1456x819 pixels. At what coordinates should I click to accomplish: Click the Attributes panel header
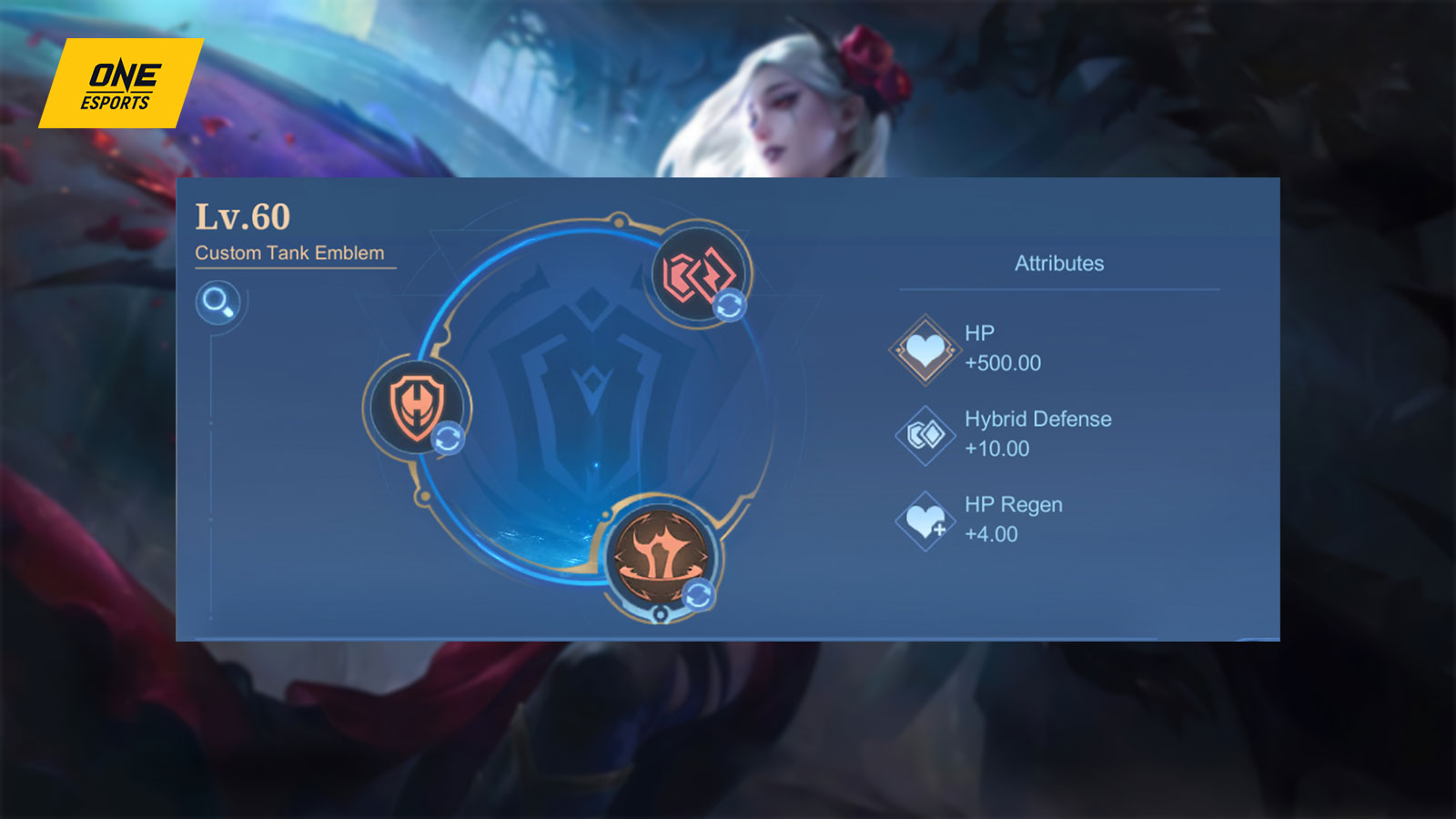pyautogui.click(x=1059, y=264)
